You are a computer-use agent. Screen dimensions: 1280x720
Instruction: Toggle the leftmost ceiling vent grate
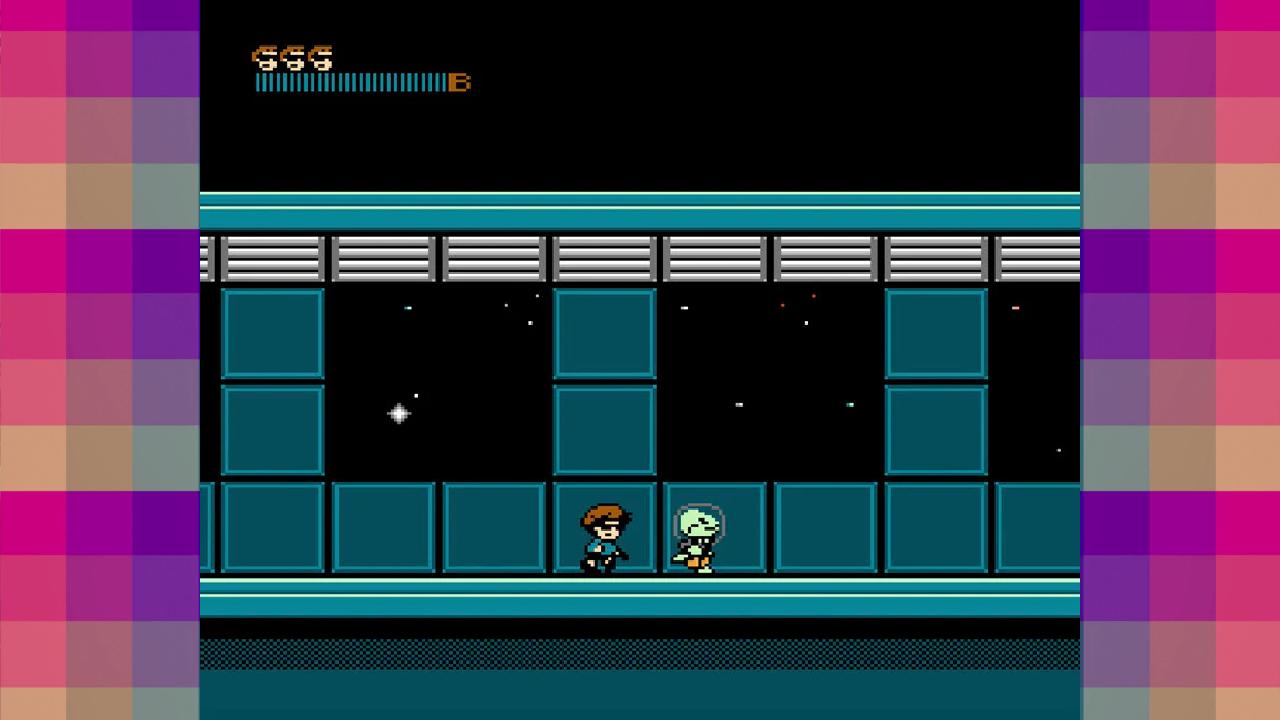274,259
